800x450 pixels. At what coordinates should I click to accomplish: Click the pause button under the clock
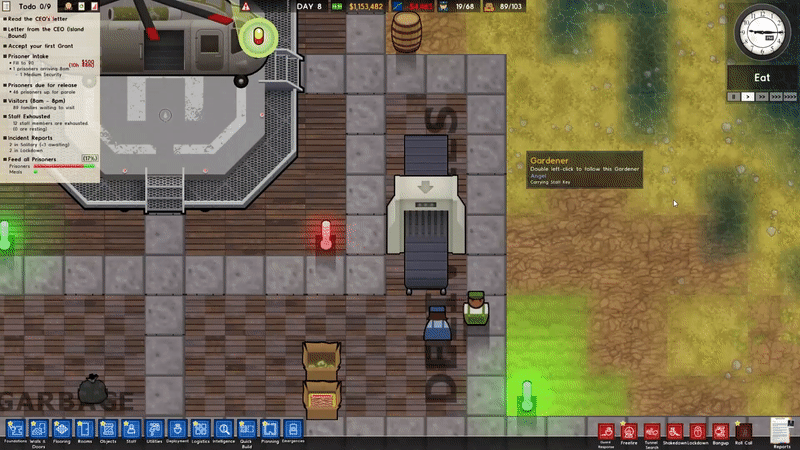coord(733,97)
